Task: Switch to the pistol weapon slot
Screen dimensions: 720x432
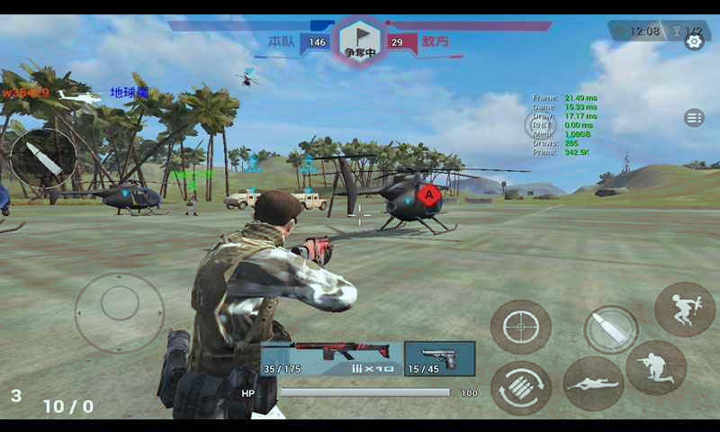Action: coord(439,357)
